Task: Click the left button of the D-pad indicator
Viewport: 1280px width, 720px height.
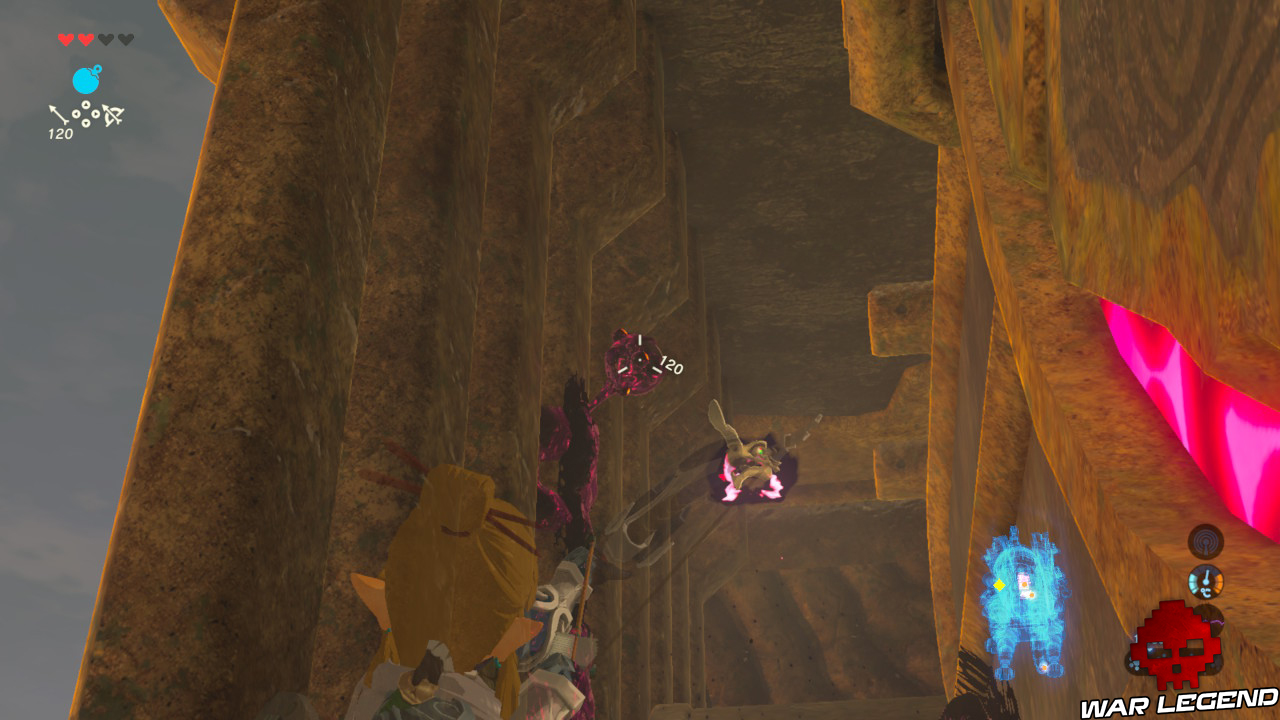Action: coord(76,114)
